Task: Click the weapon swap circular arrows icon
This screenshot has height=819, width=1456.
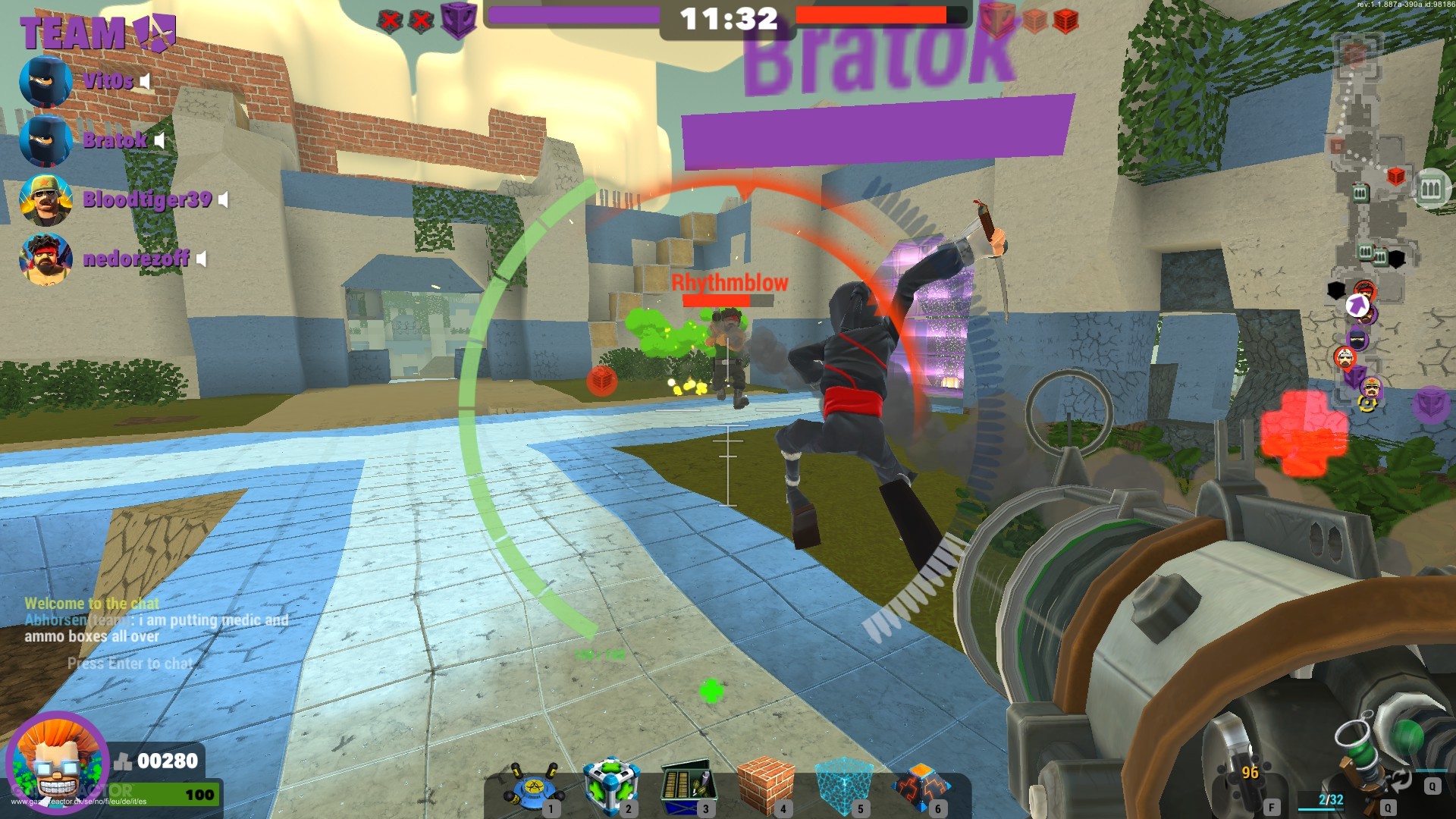Action: (1401, 780)
